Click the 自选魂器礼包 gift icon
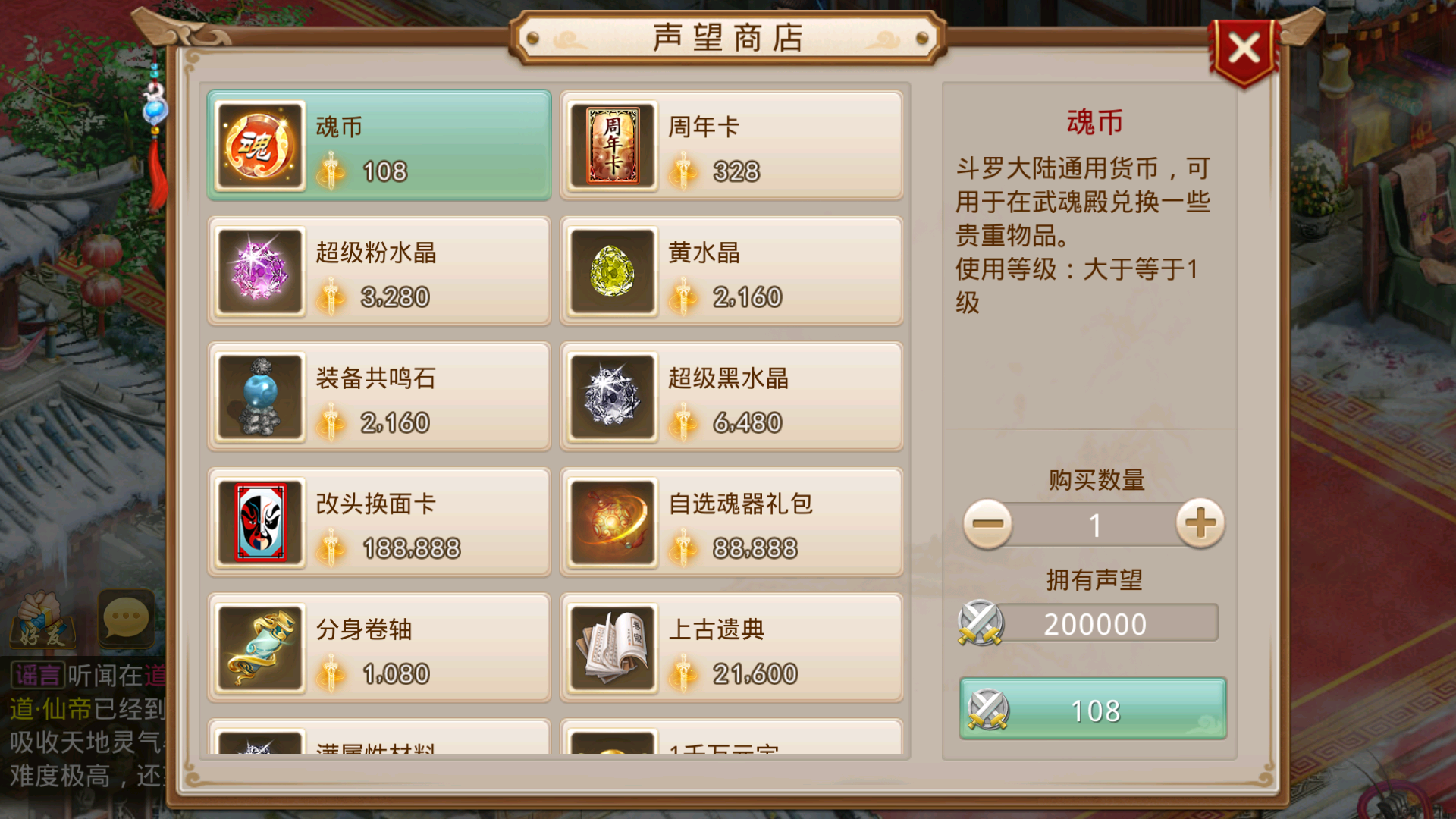The width and height of the screenshot is (1456, 819). click(x=611, y=522)
